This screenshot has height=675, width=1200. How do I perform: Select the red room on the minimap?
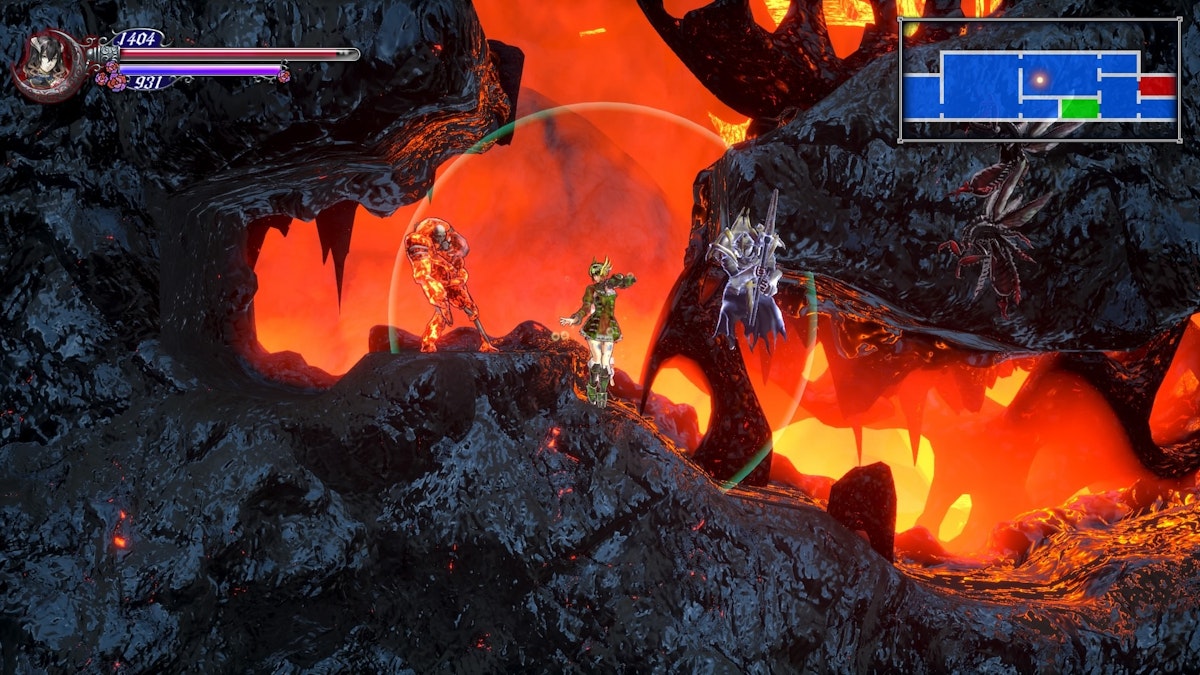pos(1157,85)
